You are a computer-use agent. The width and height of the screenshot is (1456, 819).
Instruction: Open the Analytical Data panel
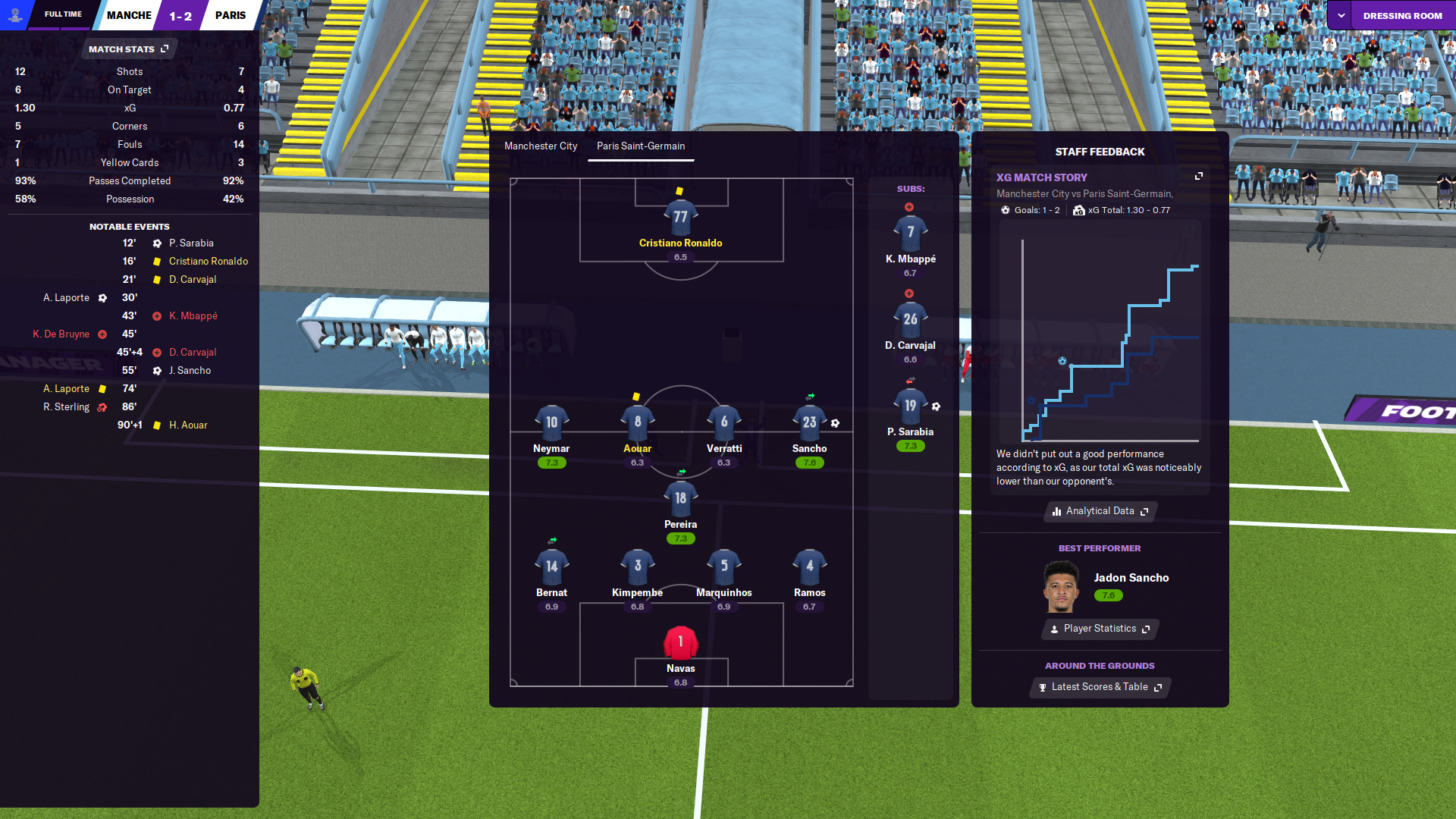[1100, 511]
